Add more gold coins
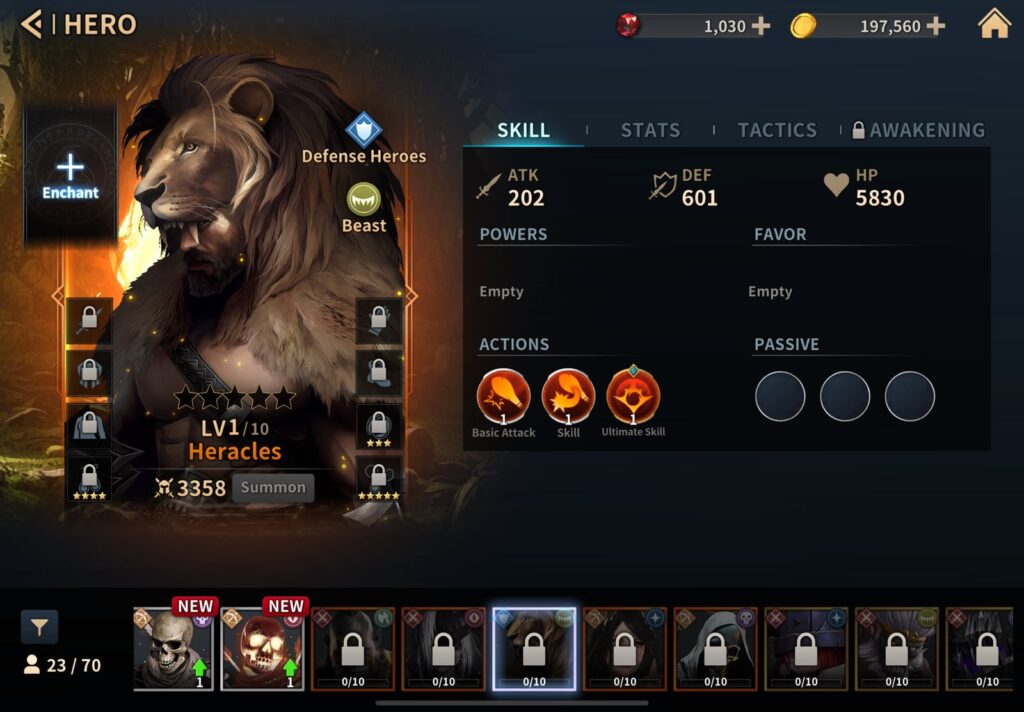The width and height of the screenshot is (1024, 712). pyautogui.click(x=935, y=26)
